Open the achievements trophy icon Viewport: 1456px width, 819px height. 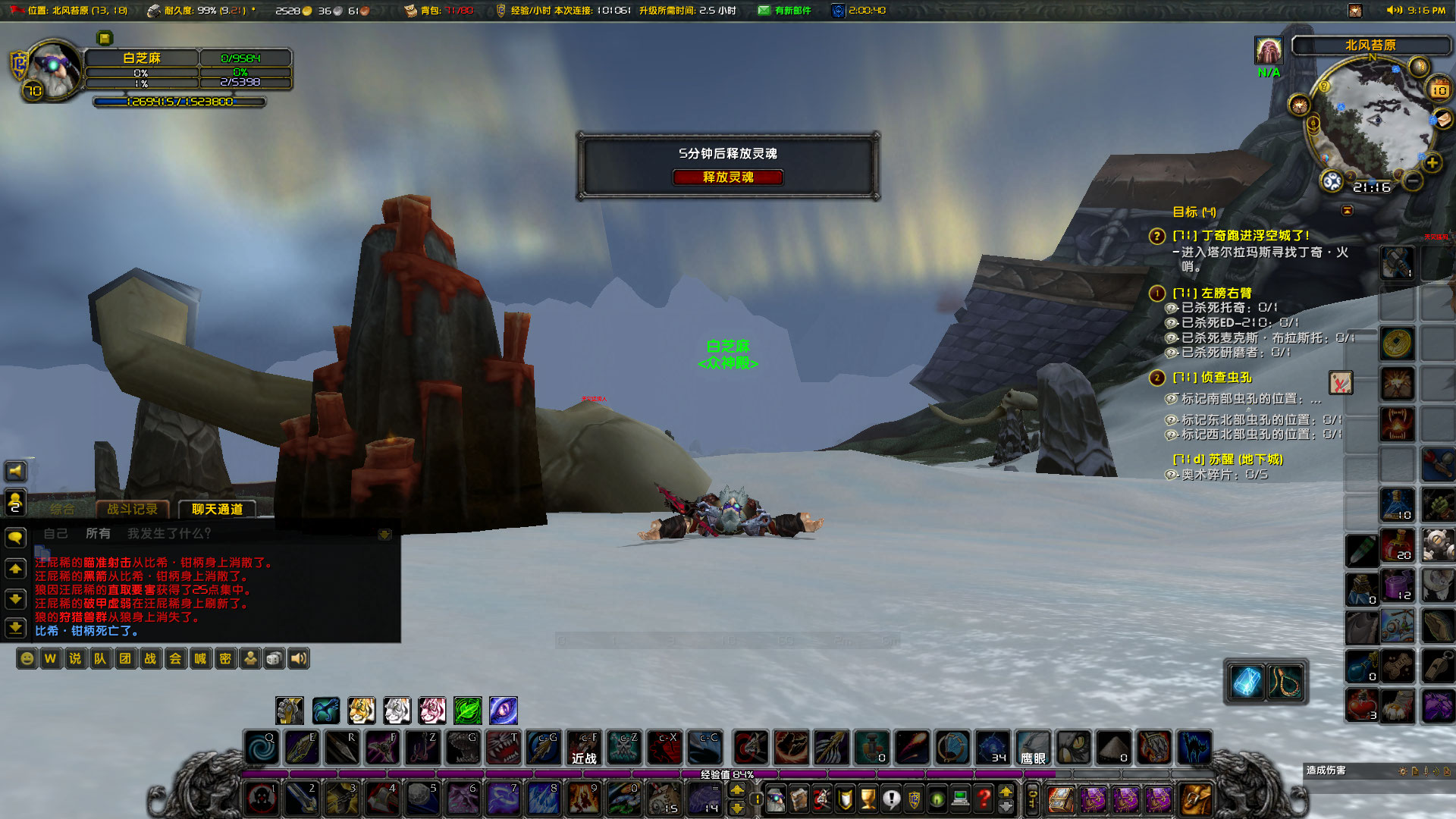point(868,800)
